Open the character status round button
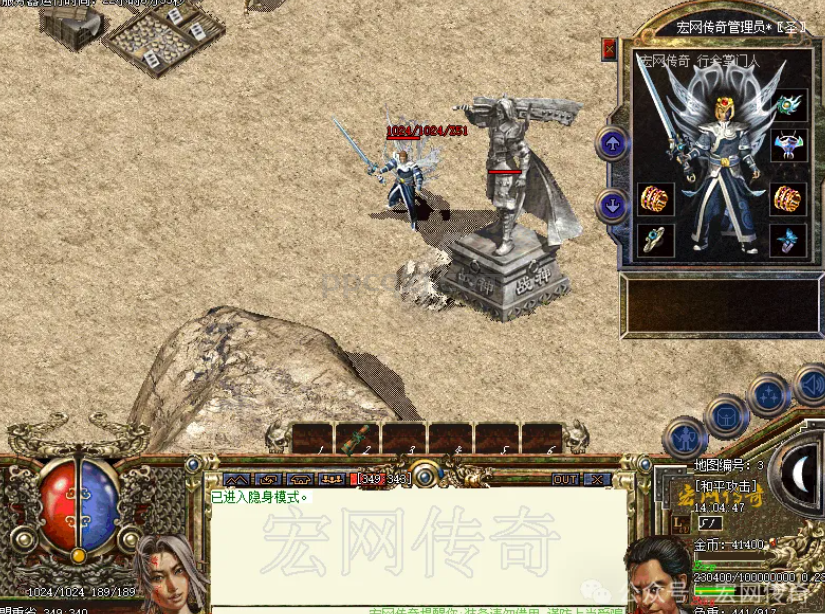This screenshot has width=825, height=614. (x=685, y=438)
